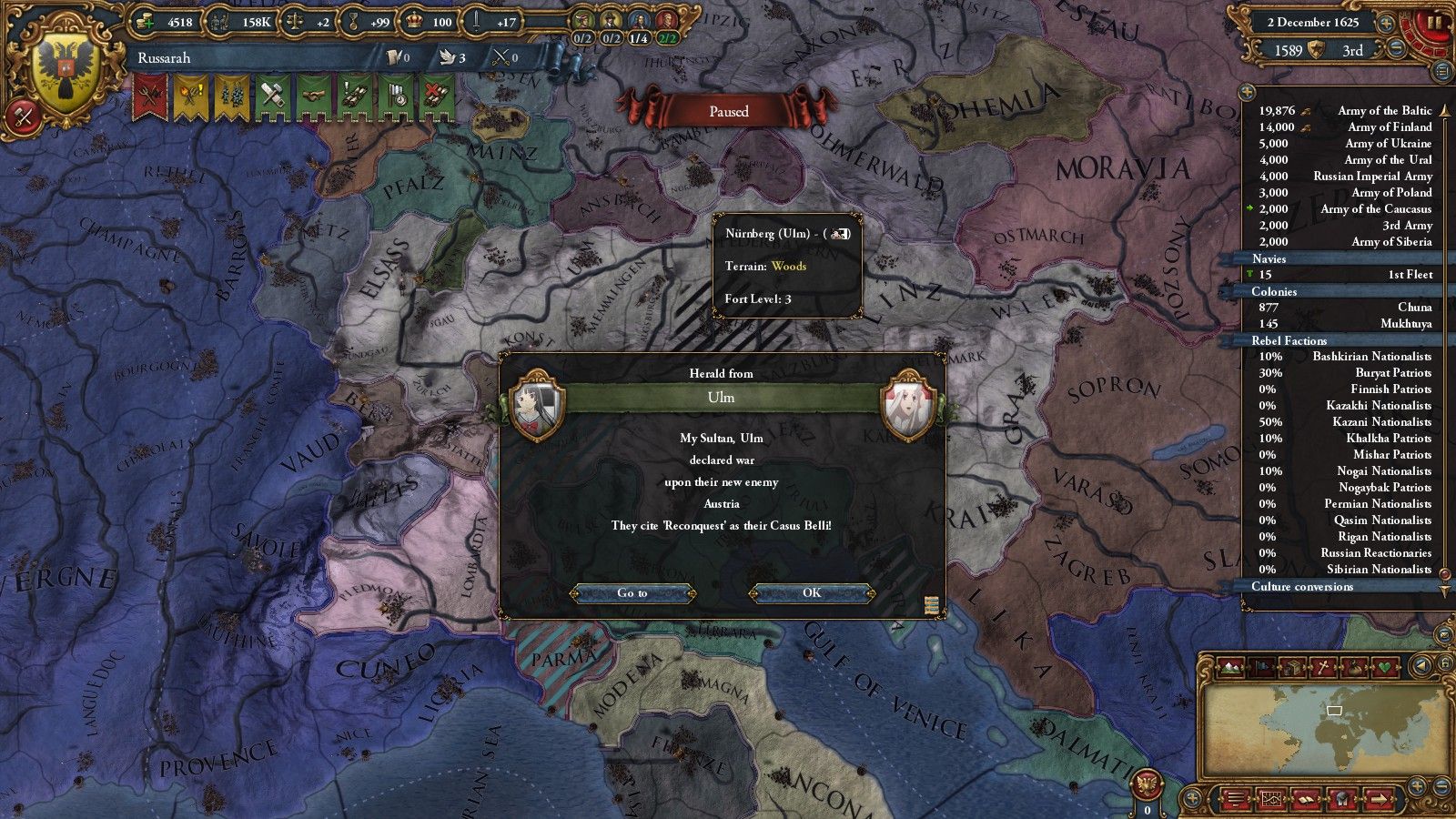Toggle the map camera lock padlock
This screenshot has width=1456, height=819.
tap(1443, 662)
